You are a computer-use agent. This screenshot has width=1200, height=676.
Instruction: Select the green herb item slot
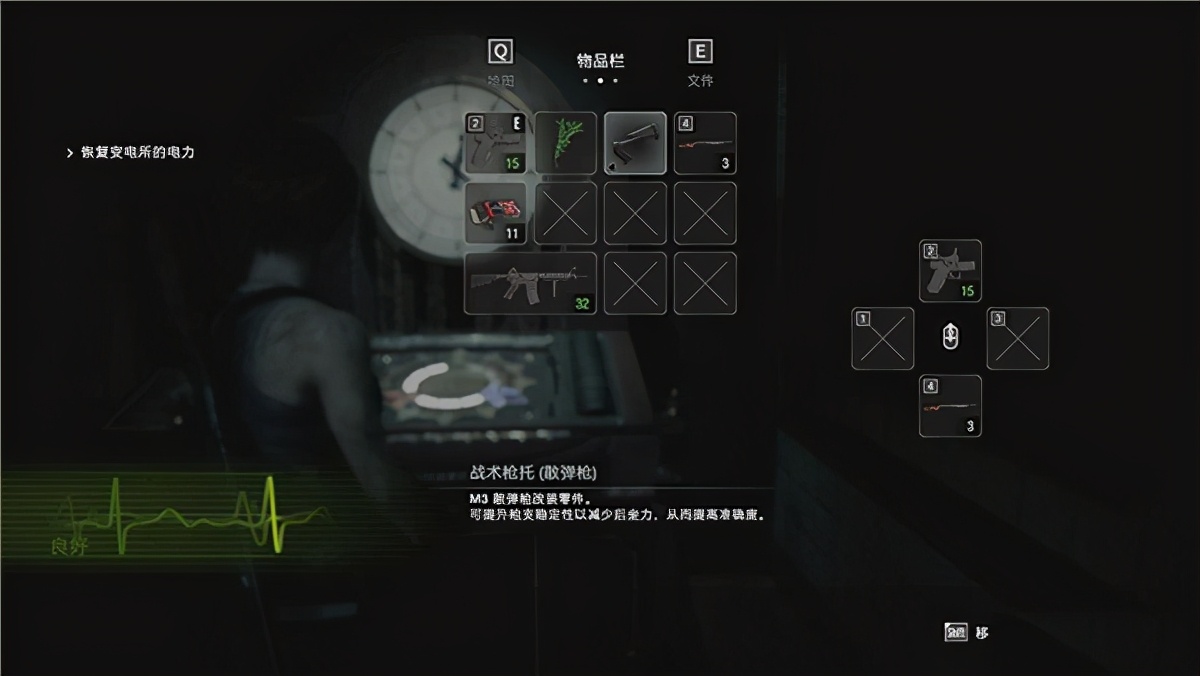coord(566,143)
